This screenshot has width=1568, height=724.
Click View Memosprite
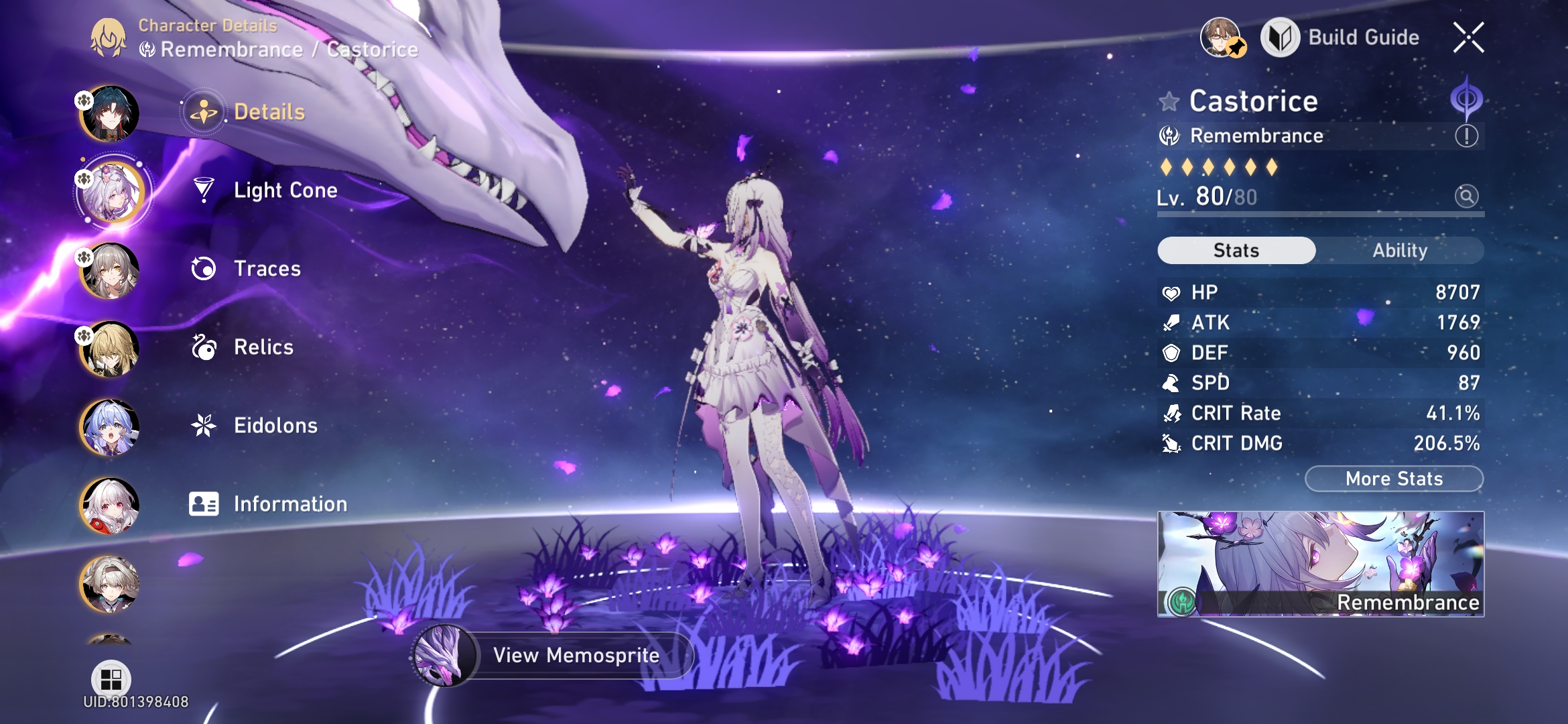coord(575,656)
